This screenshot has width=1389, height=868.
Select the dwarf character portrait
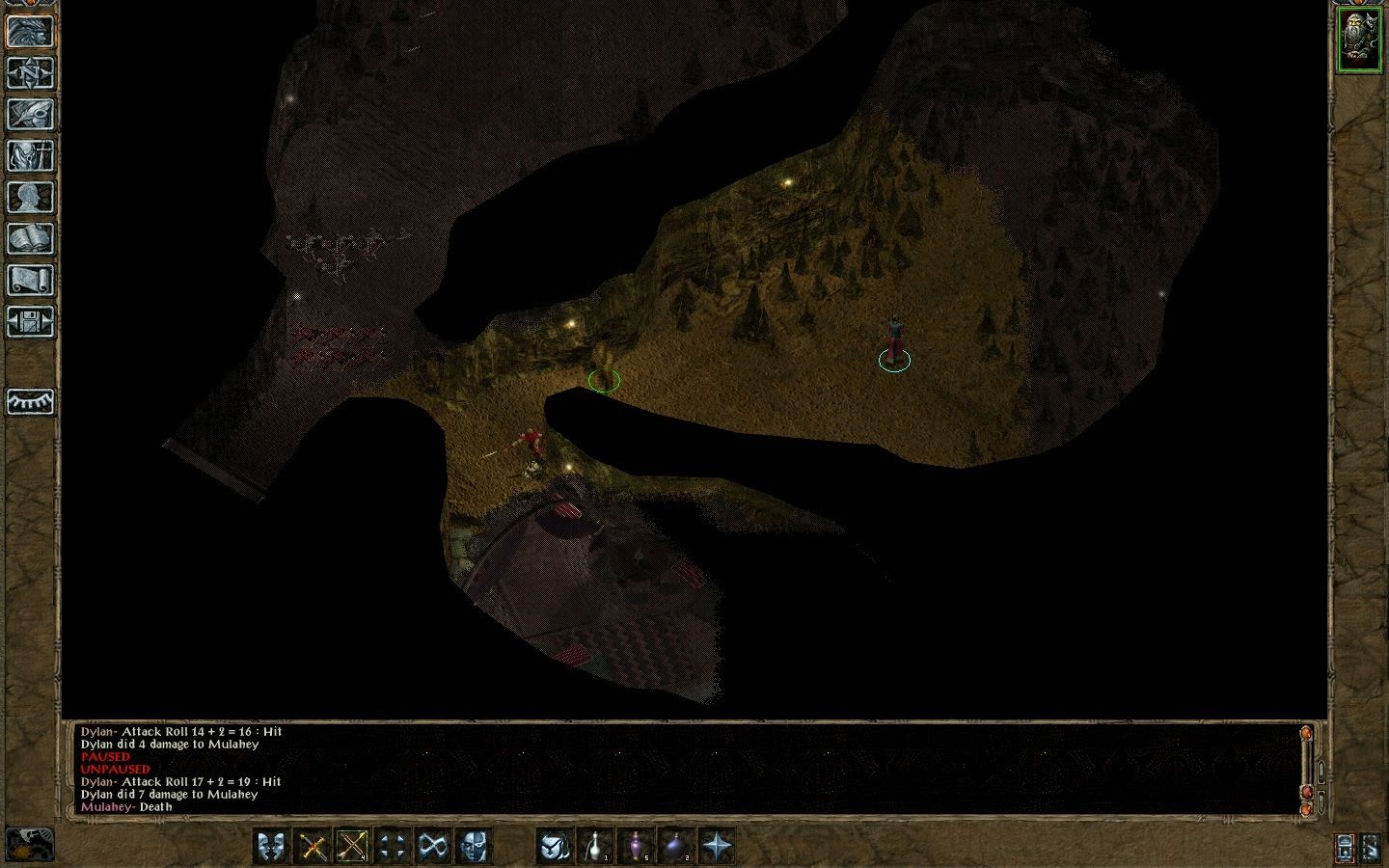(1359, 40)
